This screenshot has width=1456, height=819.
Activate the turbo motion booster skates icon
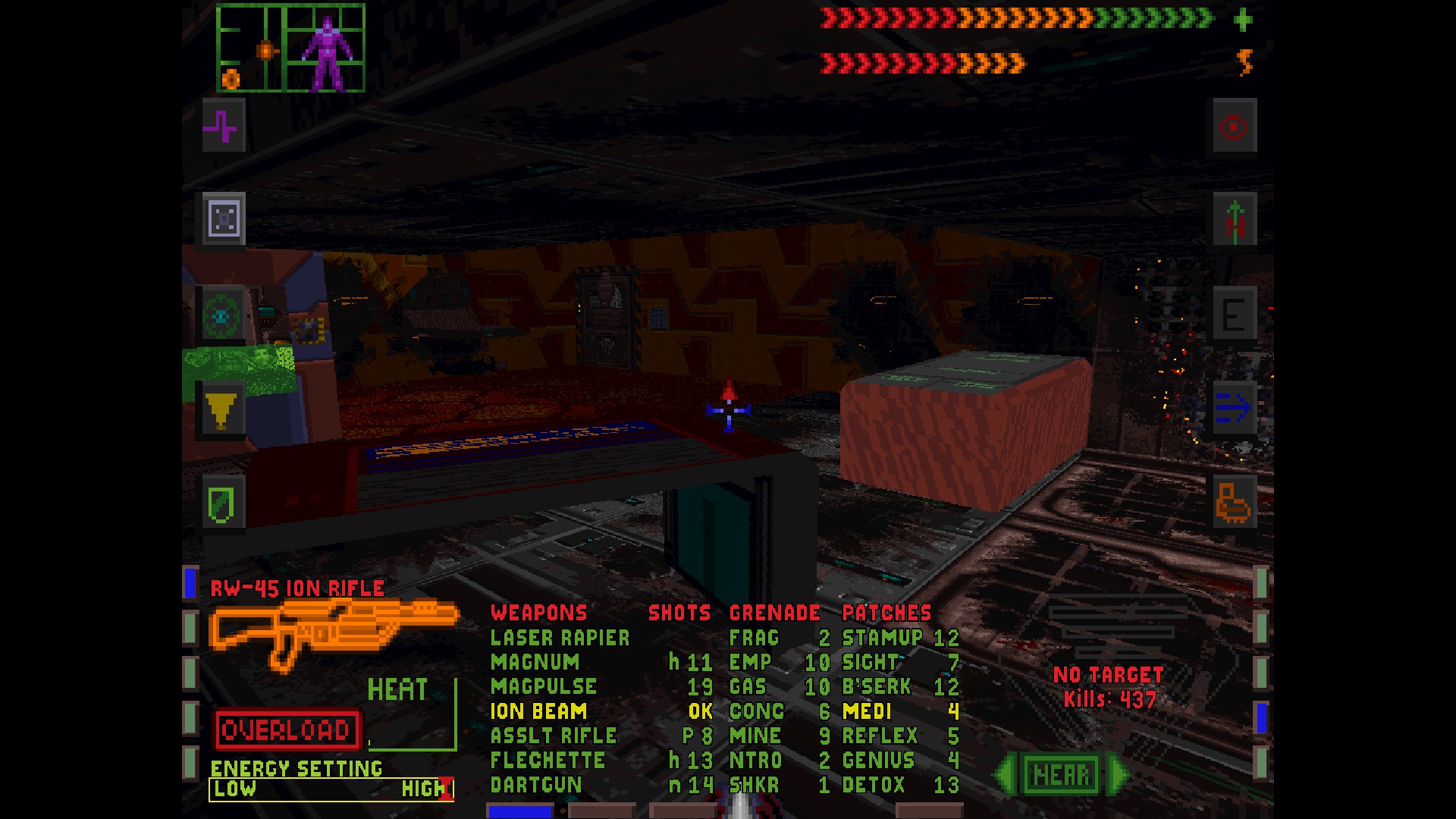pos(1235,503)
